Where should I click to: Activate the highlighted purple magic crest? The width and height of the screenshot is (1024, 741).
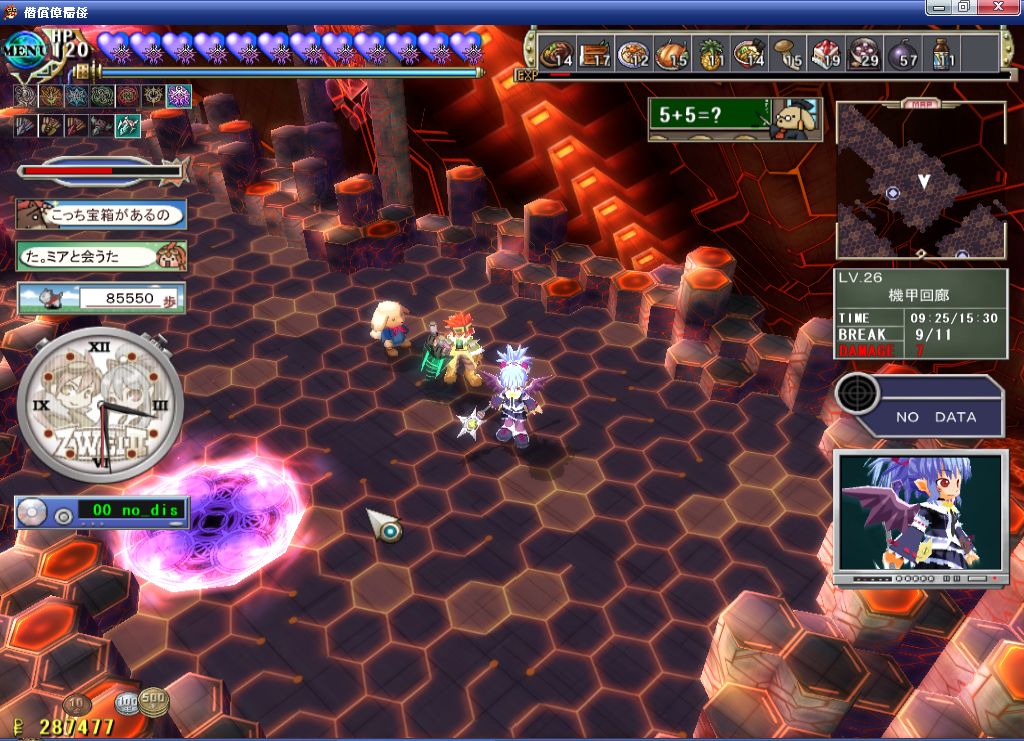tap(179, 96)
